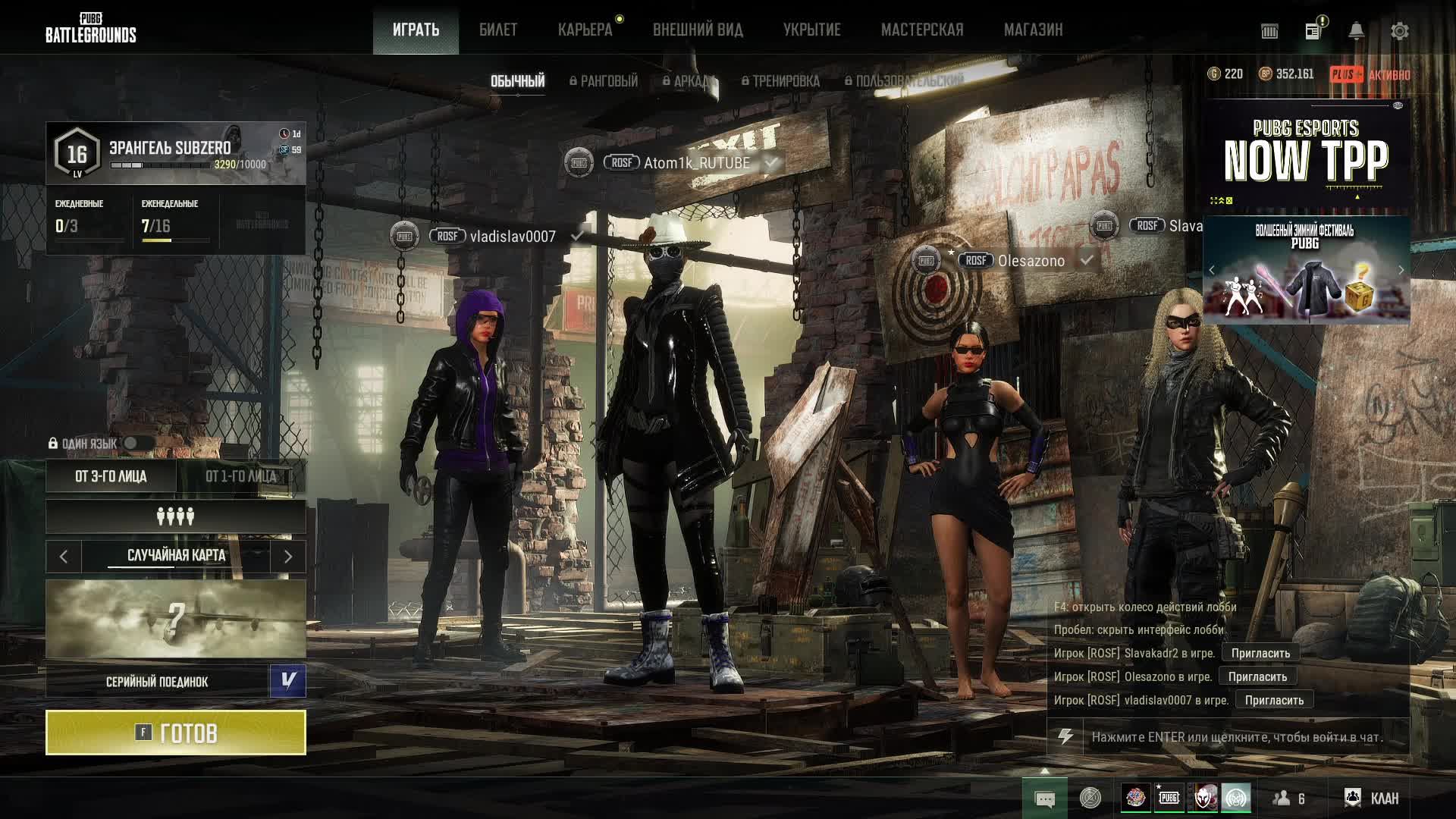Toggle the ОДИН ЯЗЫК switch
Viewport: 1456px width, 819px height.
[138, 444]
